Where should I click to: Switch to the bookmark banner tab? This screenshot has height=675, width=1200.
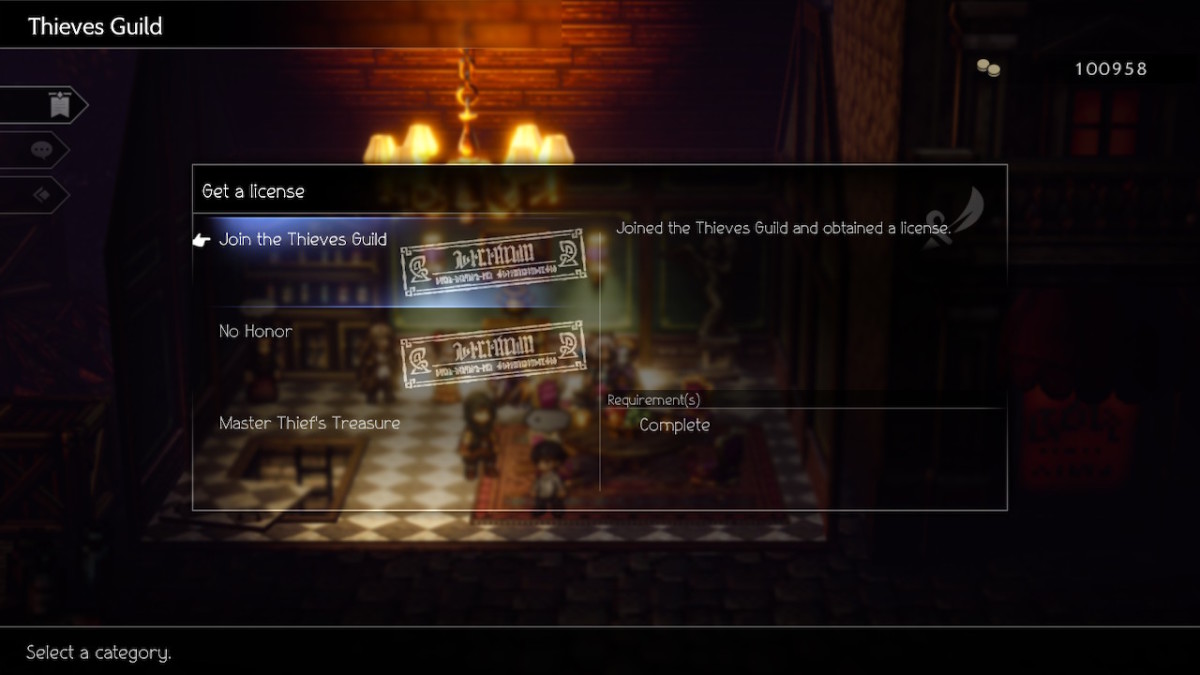click(x=59, y=105)
